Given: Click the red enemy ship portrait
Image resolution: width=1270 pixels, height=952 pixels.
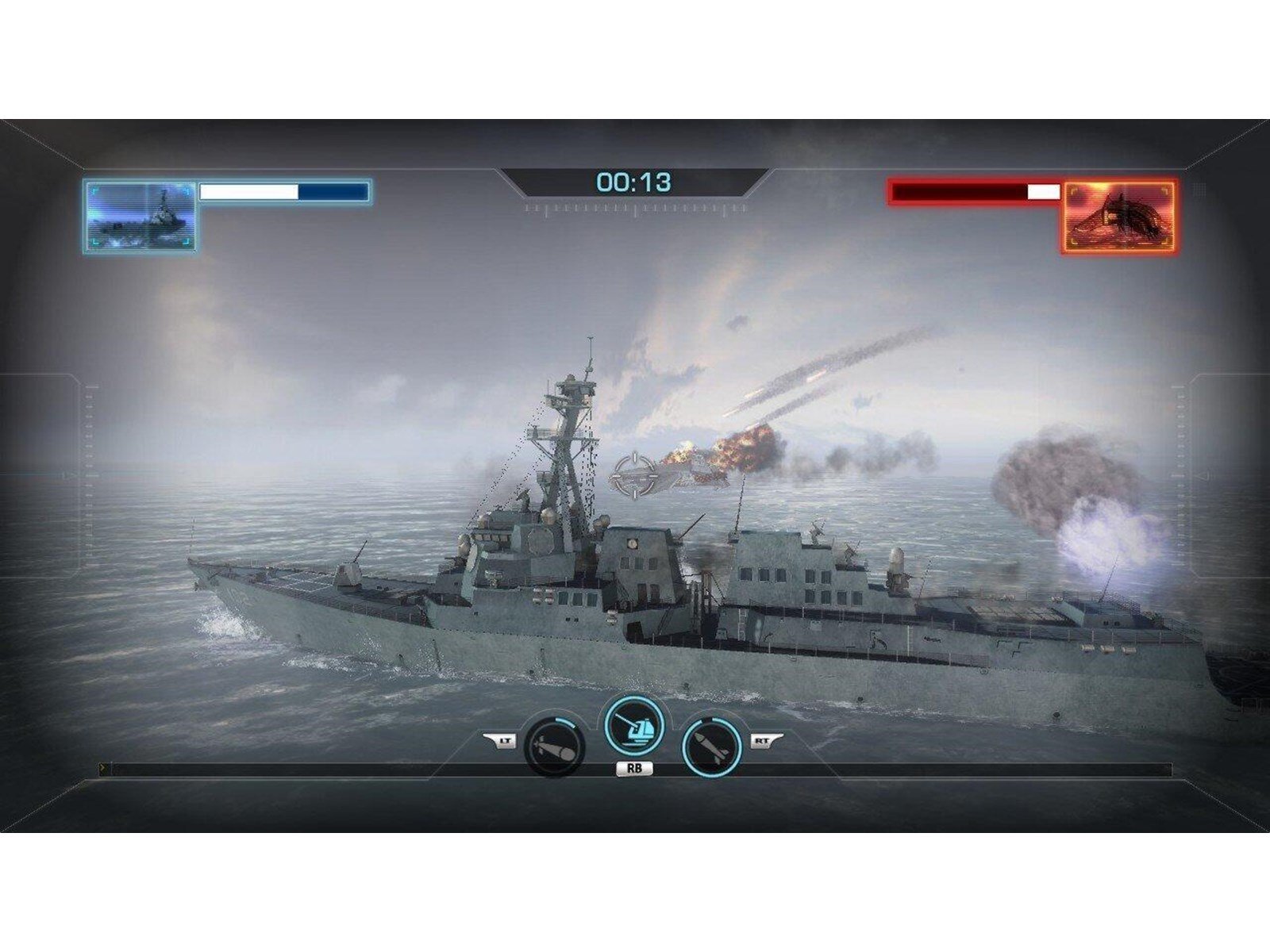Looking at the screenshot, I should (x=1119, y=217).
